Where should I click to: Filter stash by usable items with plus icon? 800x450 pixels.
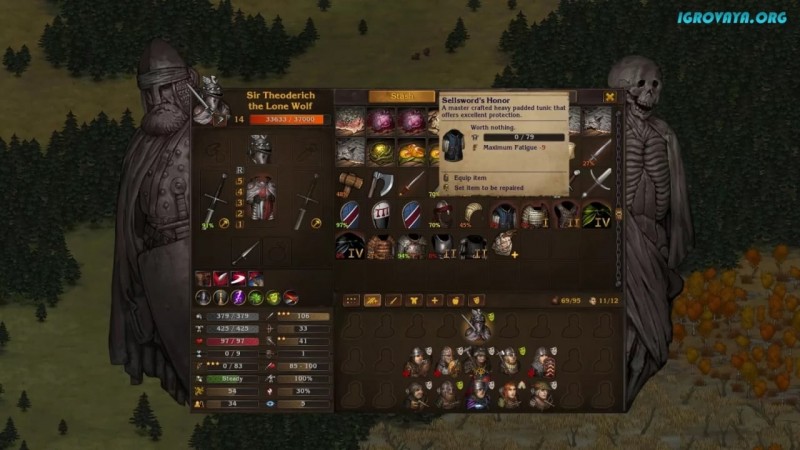(x=435, y=300)
